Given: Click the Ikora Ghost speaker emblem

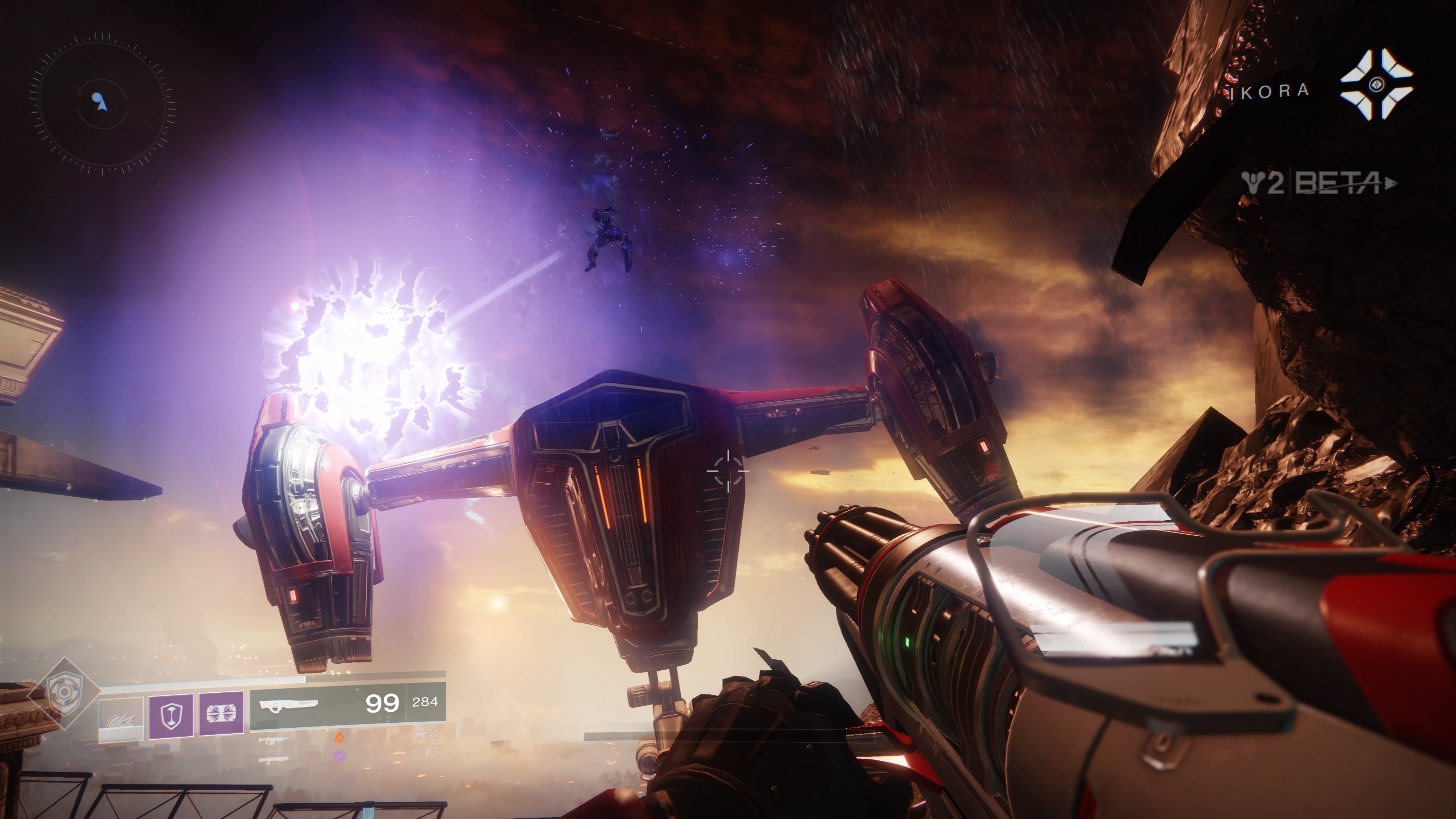Looking at the screenshot, I should [x=1376, y=85].
